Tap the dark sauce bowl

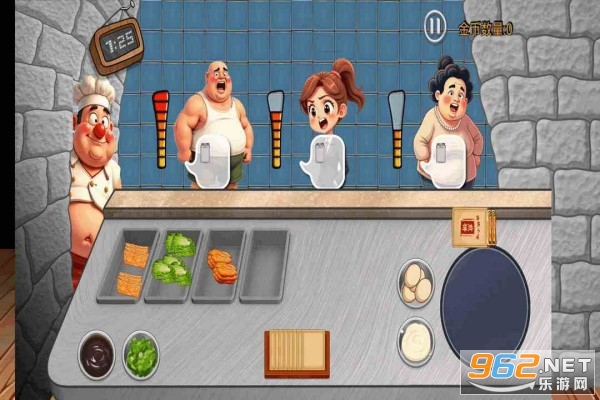pyautogui.click(x=97, y=353)
